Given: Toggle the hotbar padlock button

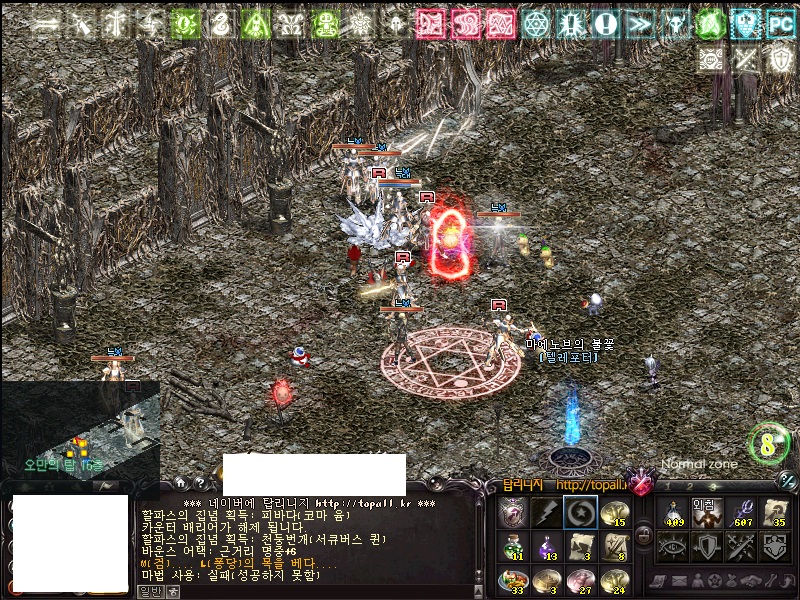Looking at the screenshot, I should (644, 535).
